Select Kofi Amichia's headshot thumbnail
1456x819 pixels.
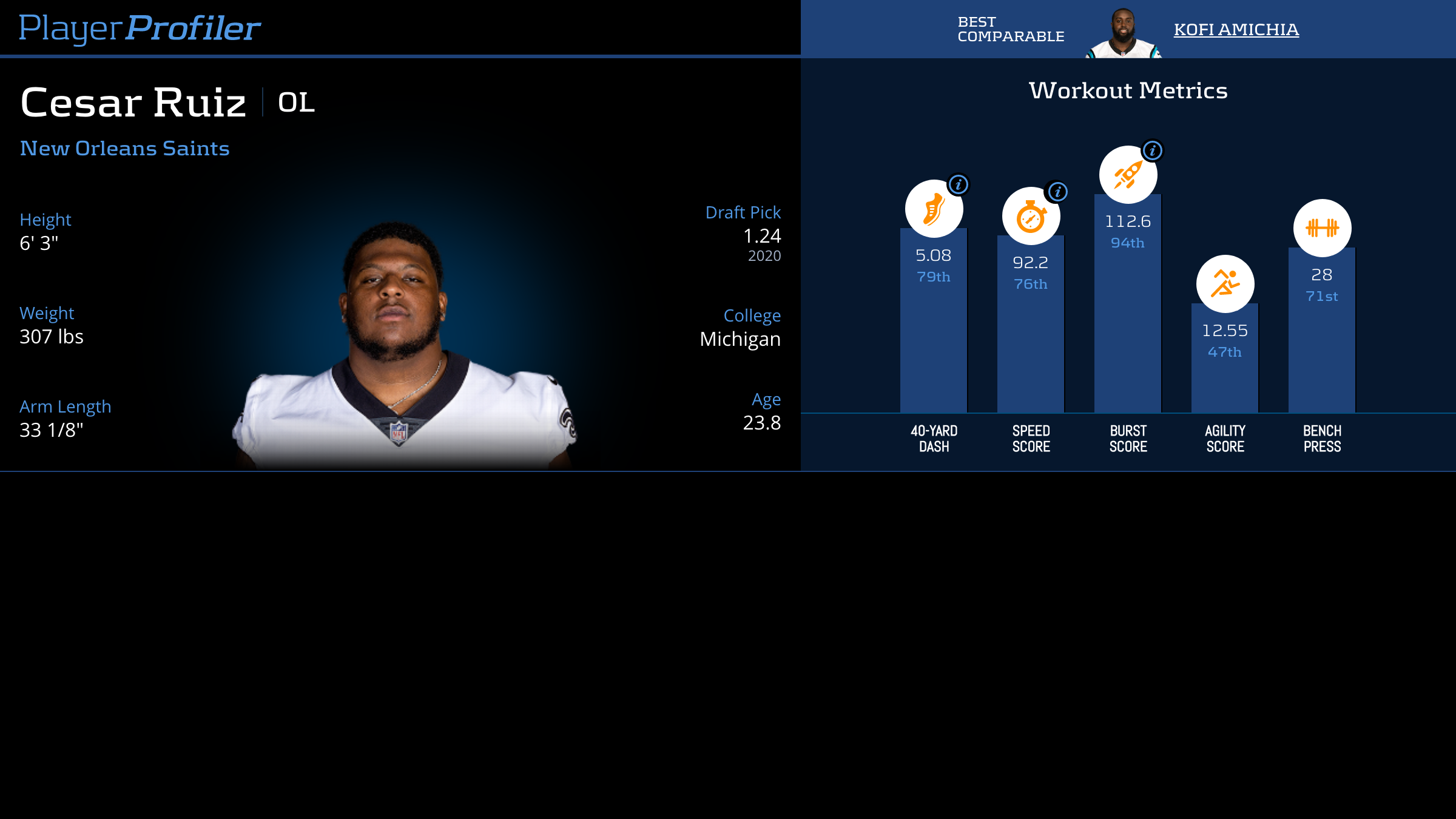(1123, 34)
